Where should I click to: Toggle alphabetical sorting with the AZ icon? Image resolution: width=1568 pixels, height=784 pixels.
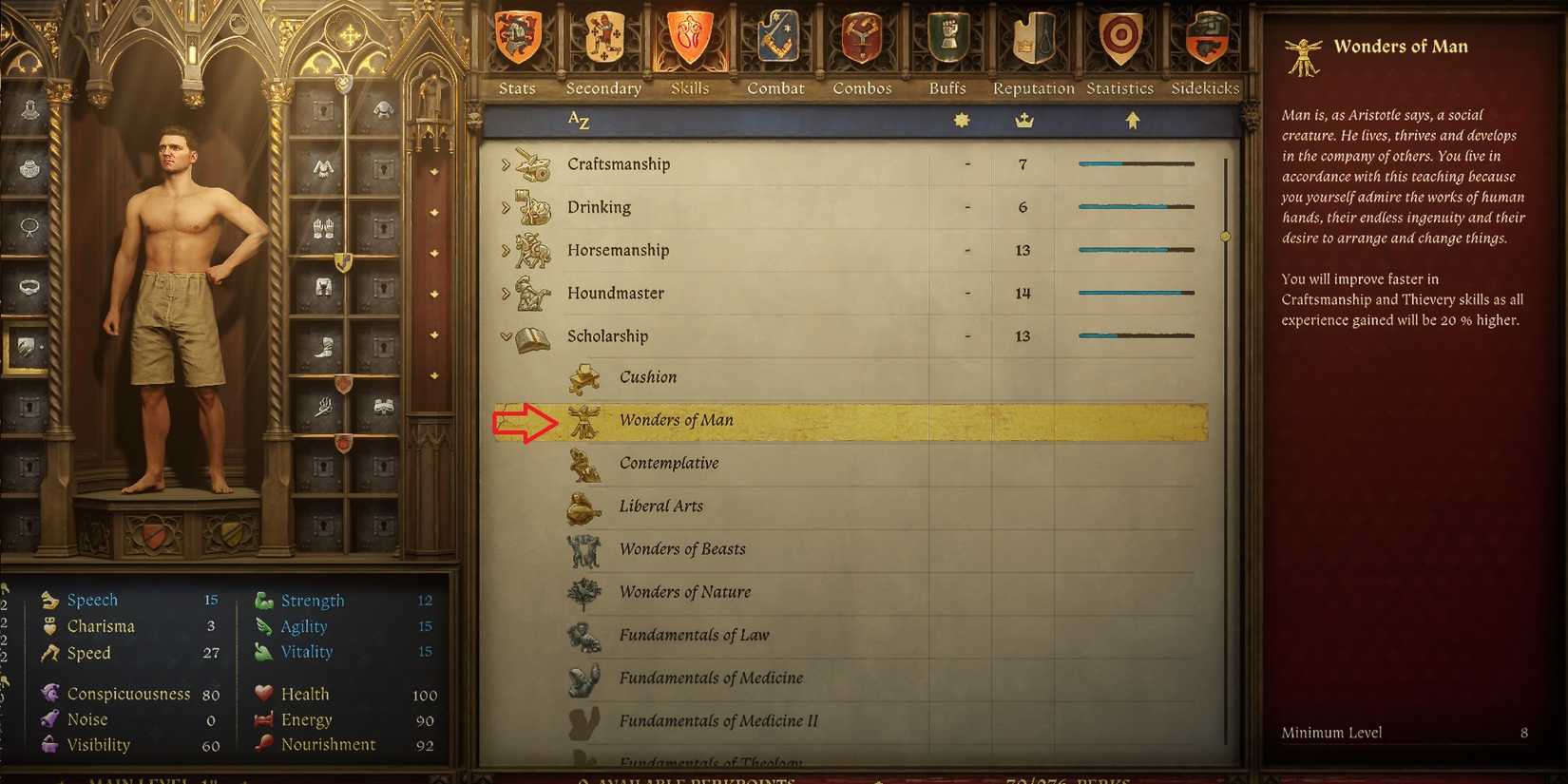click(577, 121)
